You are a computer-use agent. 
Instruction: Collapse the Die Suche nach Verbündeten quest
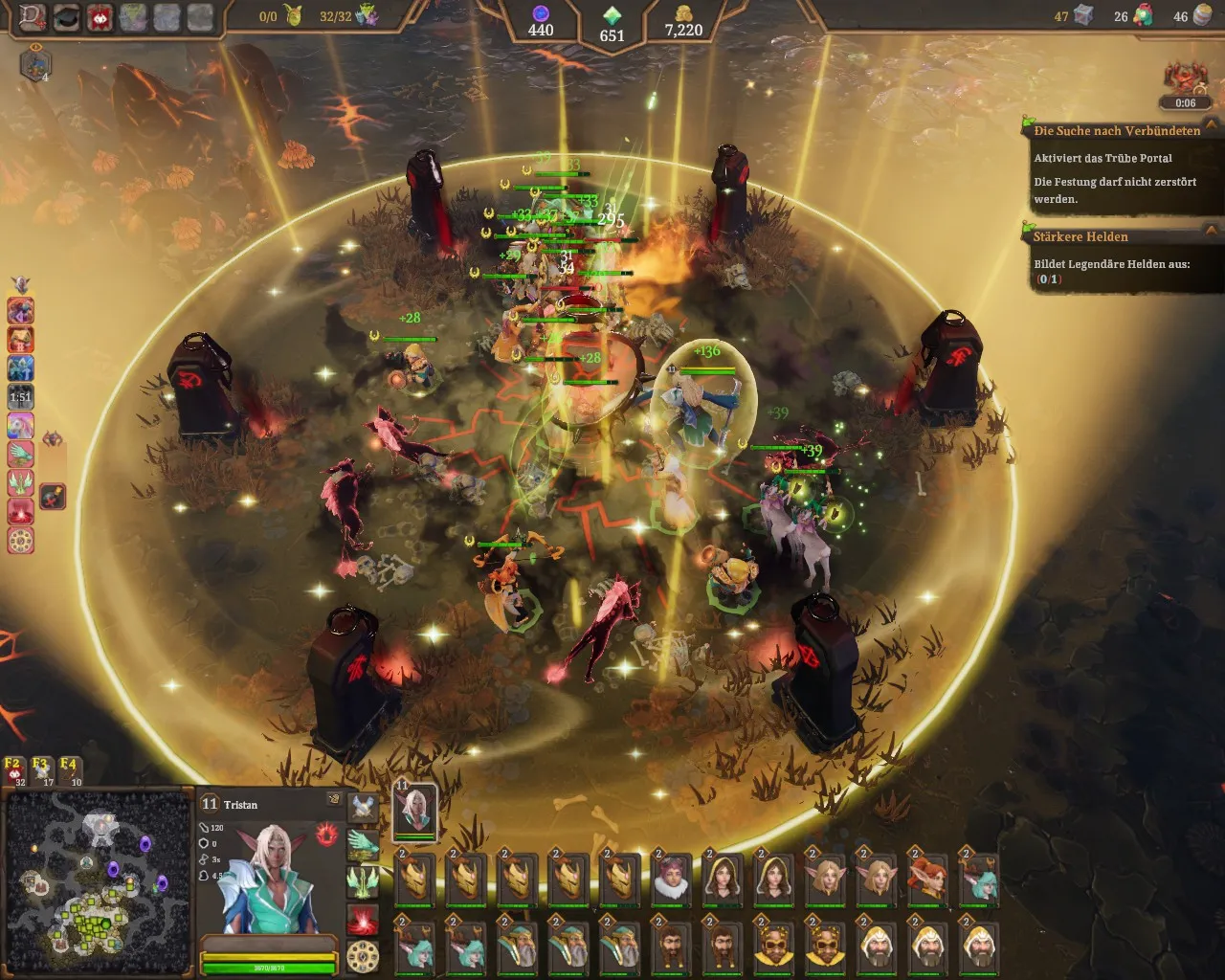[1212, 126]
